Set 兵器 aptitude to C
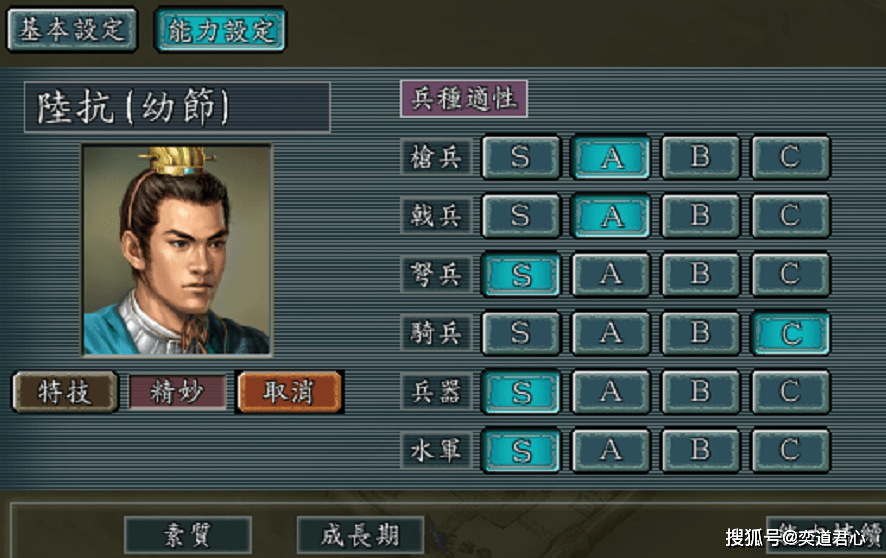This screenshot has width=886, height=558. tap(790, 391)
